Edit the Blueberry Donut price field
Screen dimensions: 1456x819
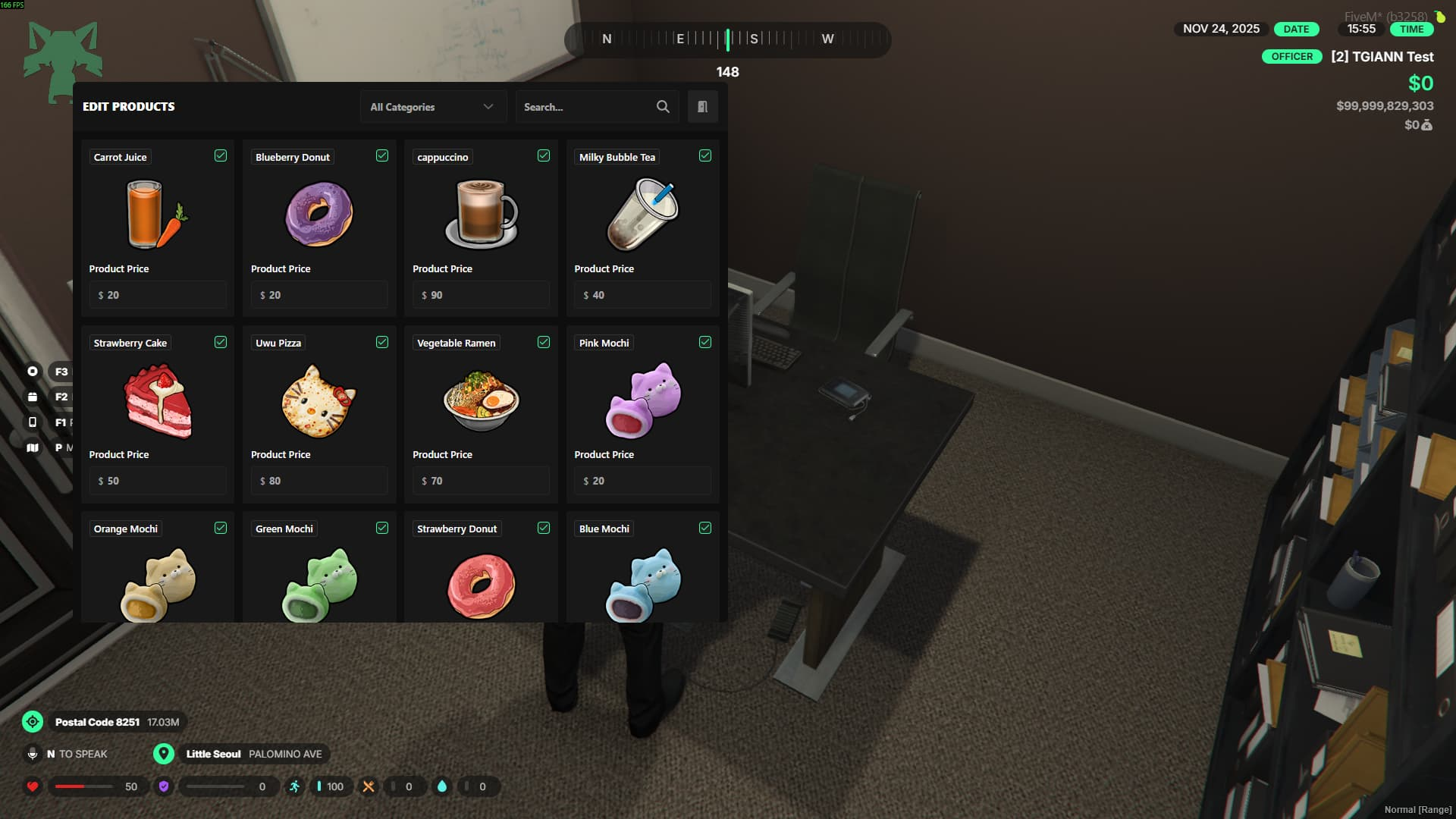coord(319,295)
